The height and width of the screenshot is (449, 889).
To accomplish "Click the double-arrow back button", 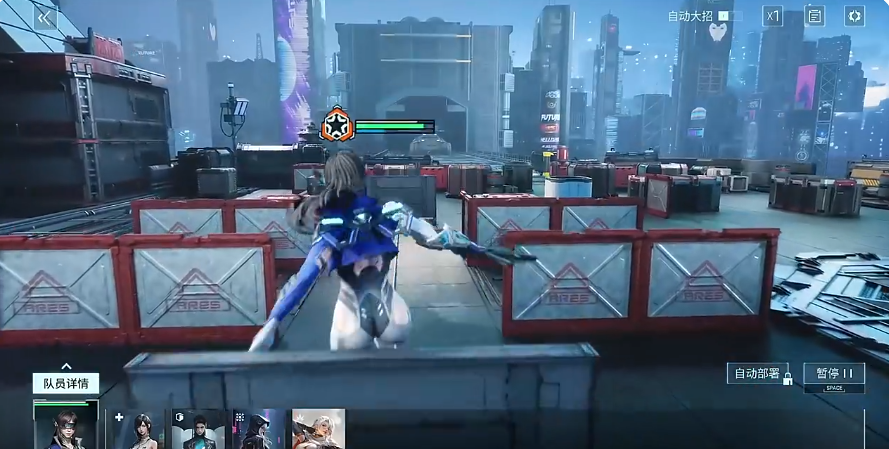I will coord(44,17).
